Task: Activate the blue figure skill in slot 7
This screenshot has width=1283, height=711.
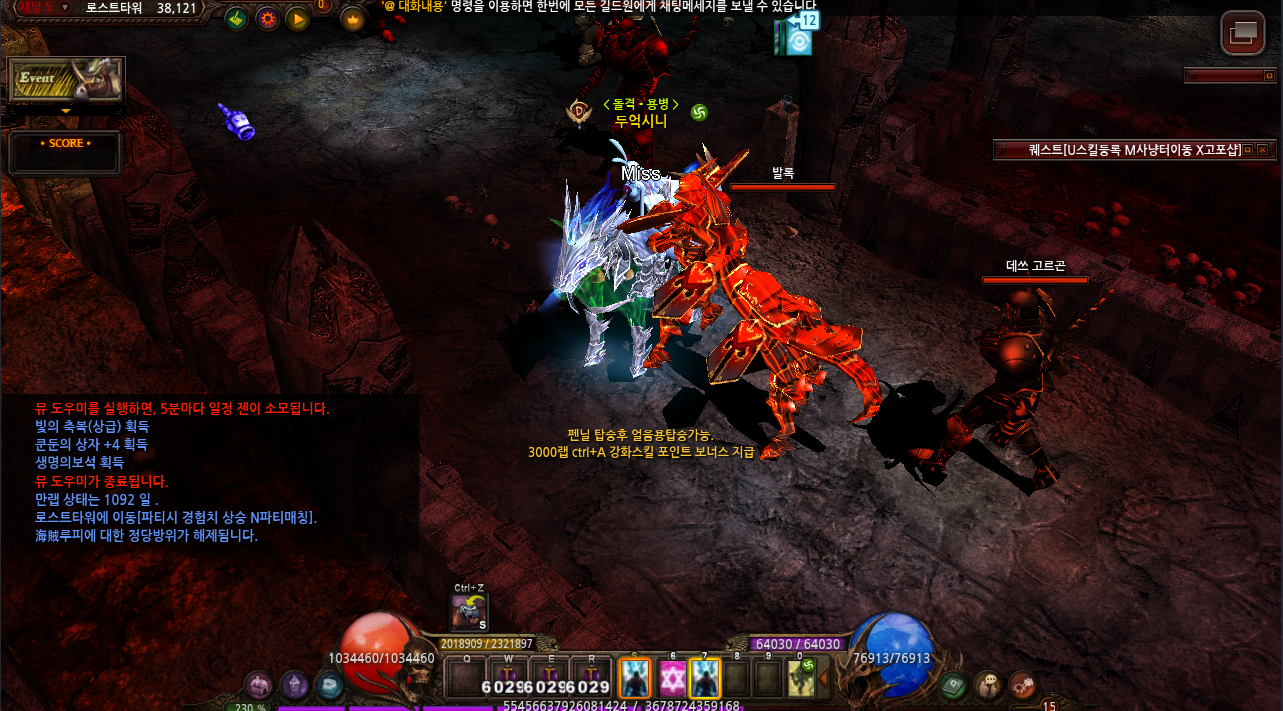Action: [705, 678]
